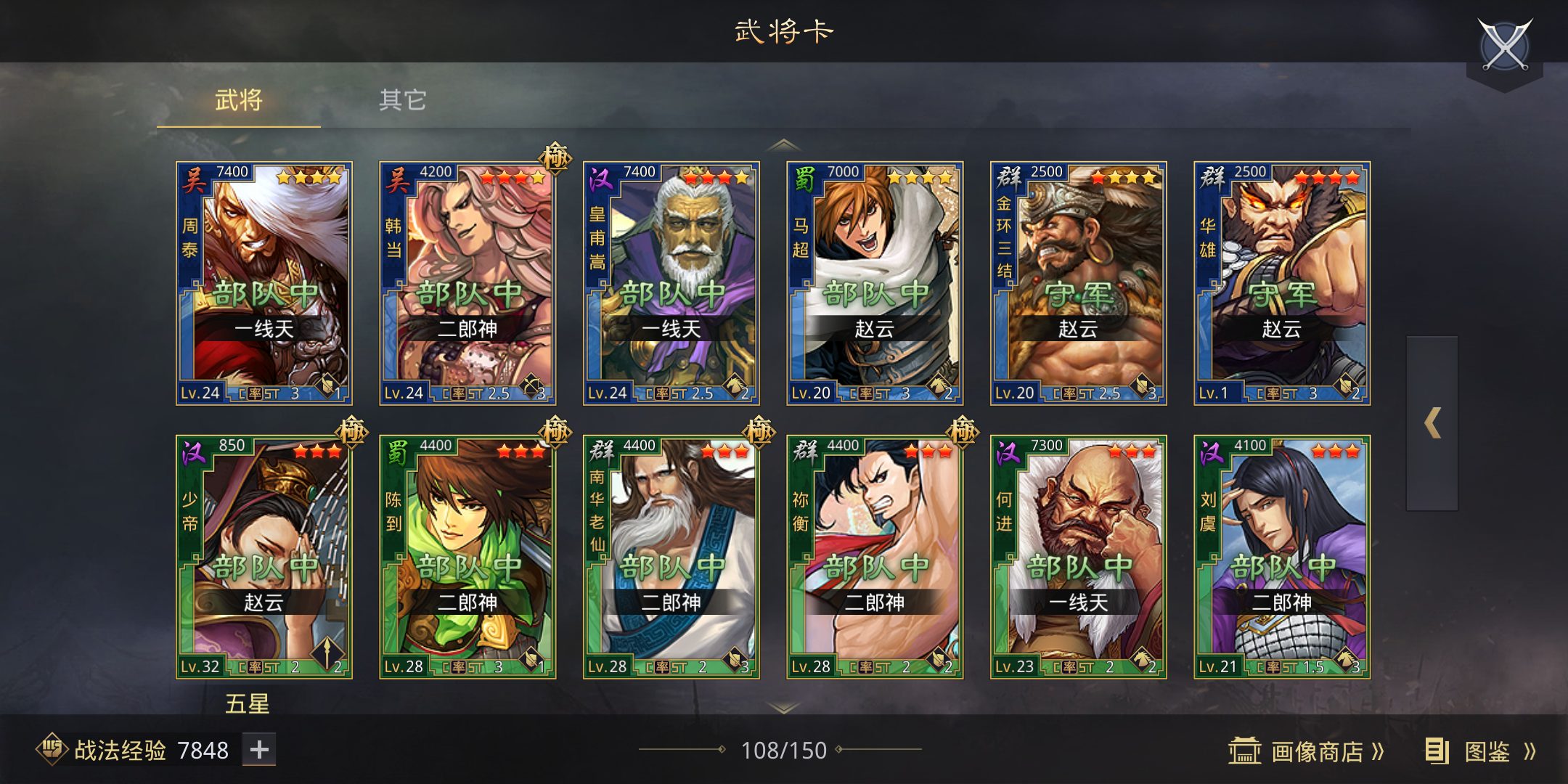Select the 金环三结 card
1568x784 pixels.
(x=1079, y=283)
